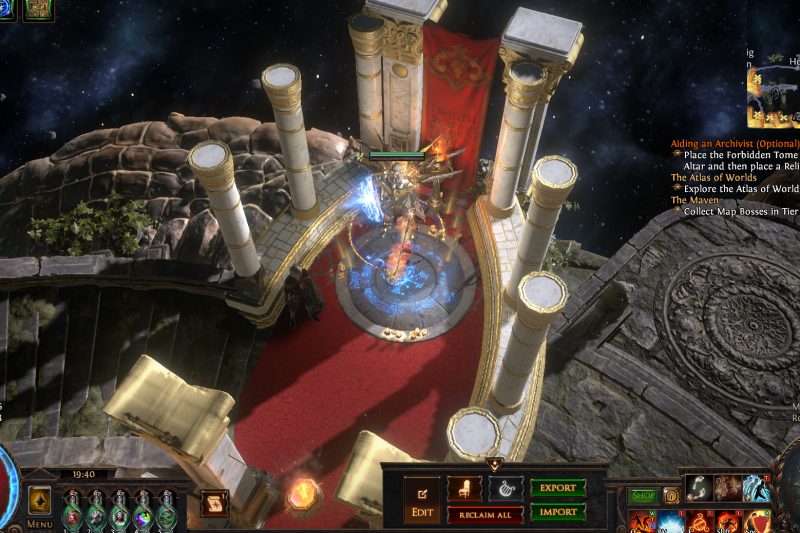Activate the footprints movement skill icon
The image size is (800, 533).
pos(699,488)
